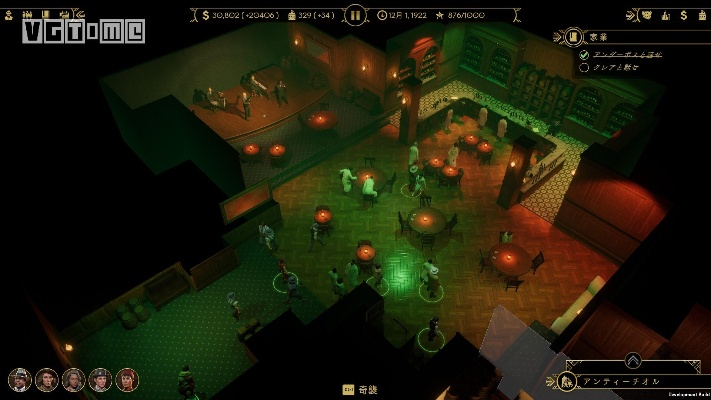Select the fedora-wearing boss portrait

pos(19,380)
